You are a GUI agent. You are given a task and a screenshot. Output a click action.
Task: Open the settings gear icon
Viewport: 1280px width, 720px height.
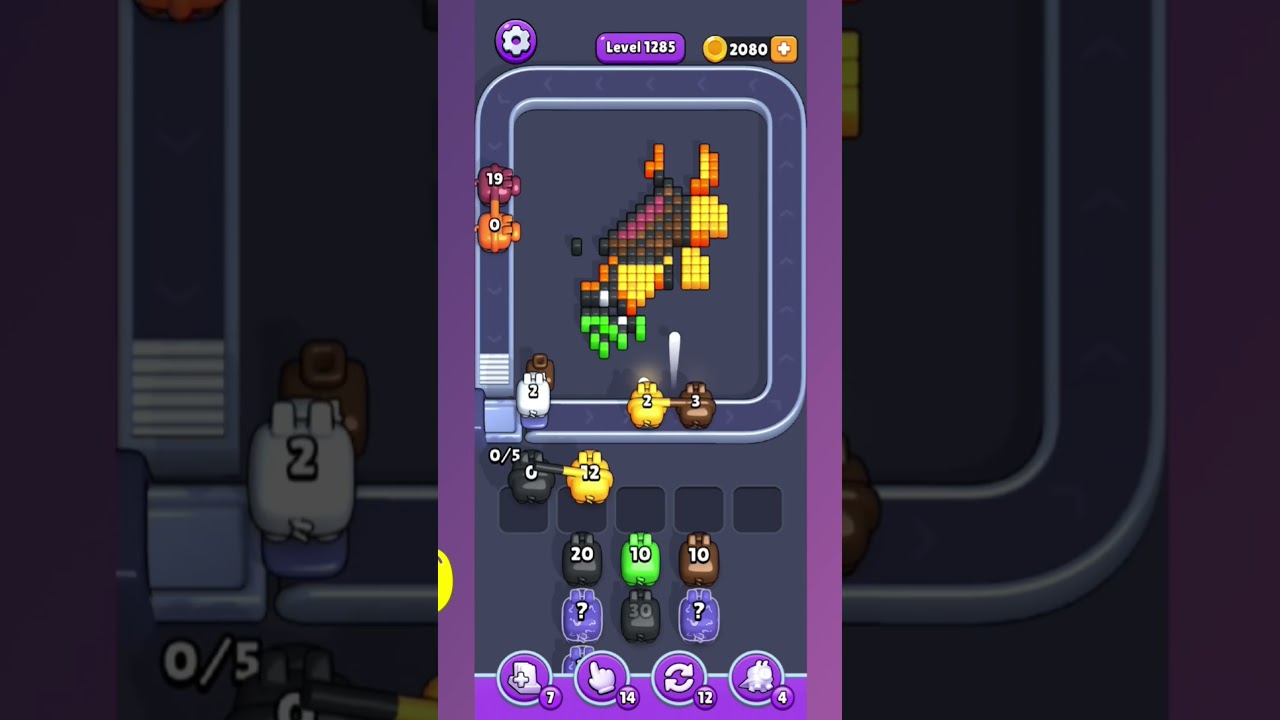pyautogui.click(x=517, y=40)
